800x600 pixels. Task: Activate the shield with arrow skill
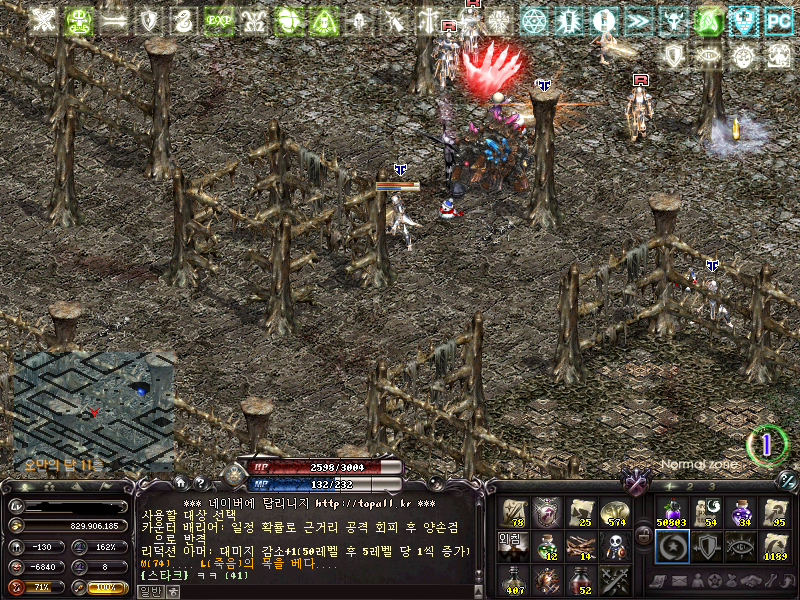pos(705,546)
